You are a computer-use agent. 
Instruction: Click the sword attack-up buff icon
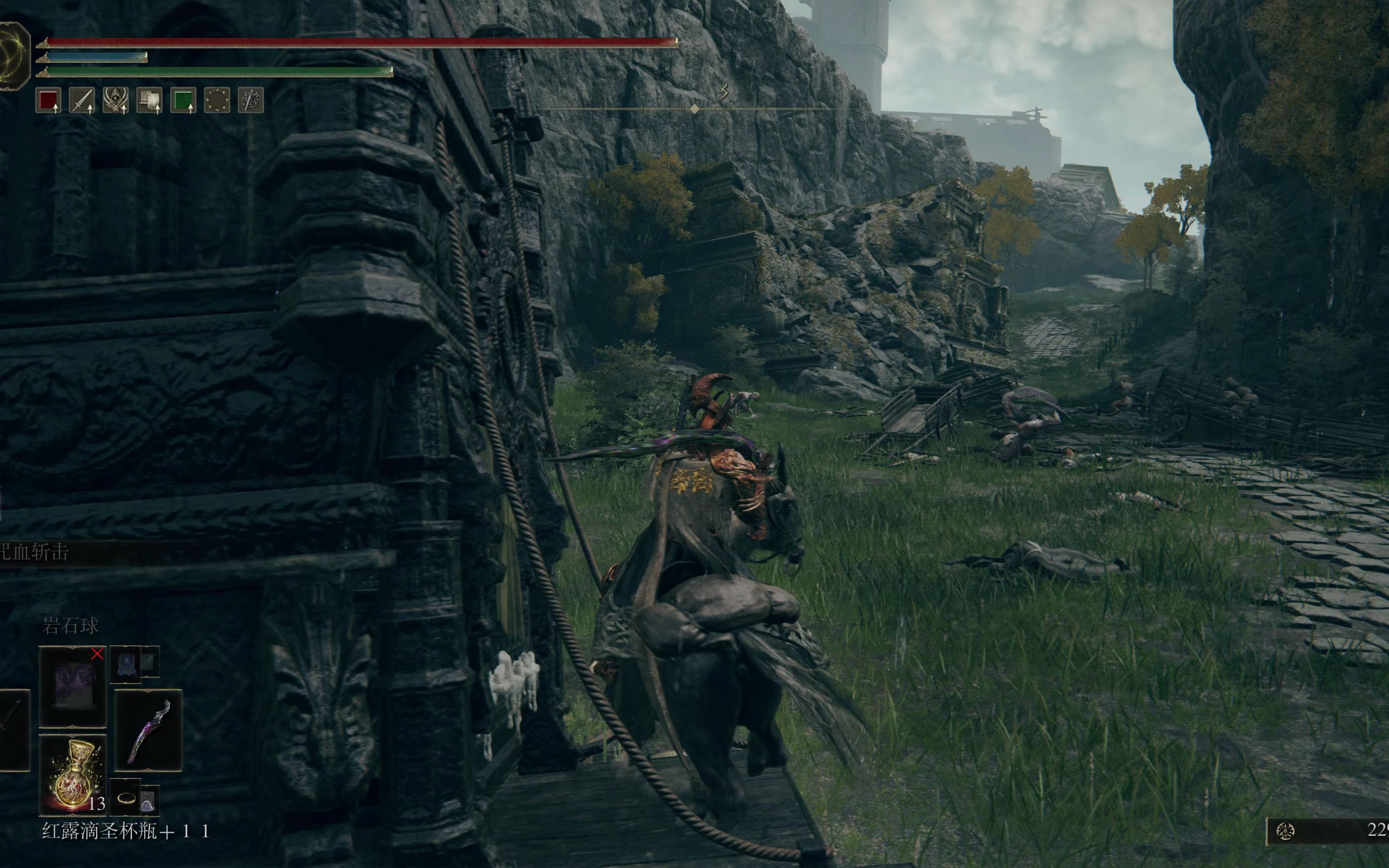(82, 100)
